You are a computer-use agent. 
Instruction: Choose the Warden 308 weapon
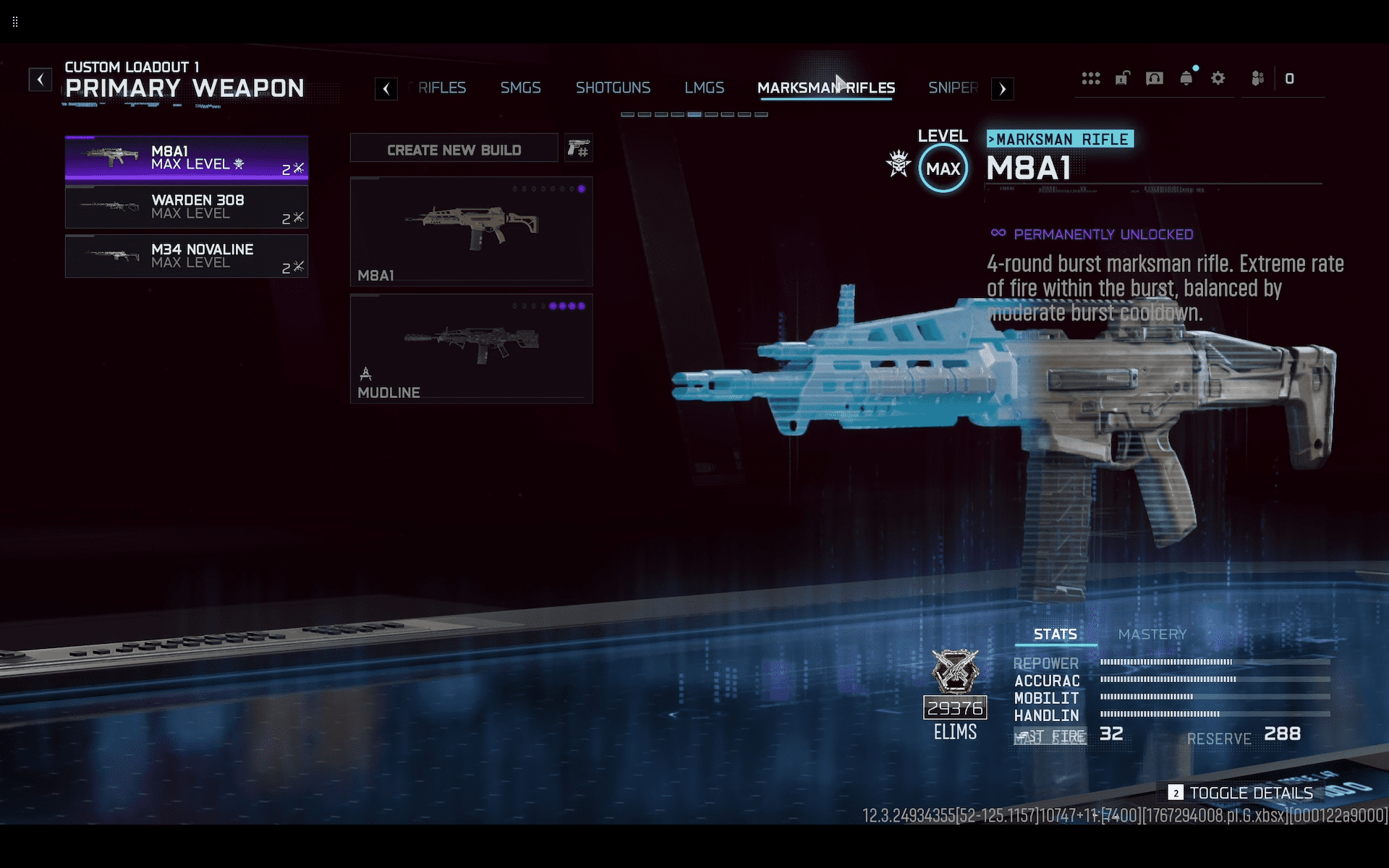187,207
